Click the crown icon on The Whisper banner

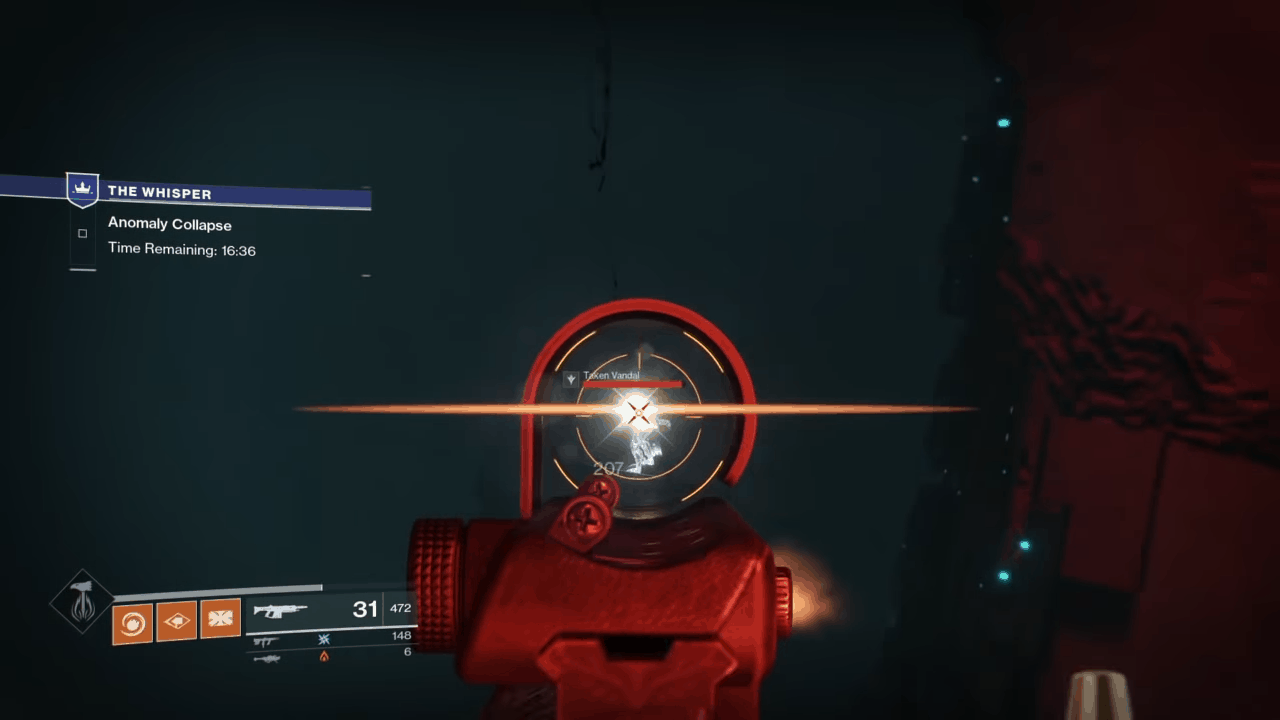tap(82, 189)
